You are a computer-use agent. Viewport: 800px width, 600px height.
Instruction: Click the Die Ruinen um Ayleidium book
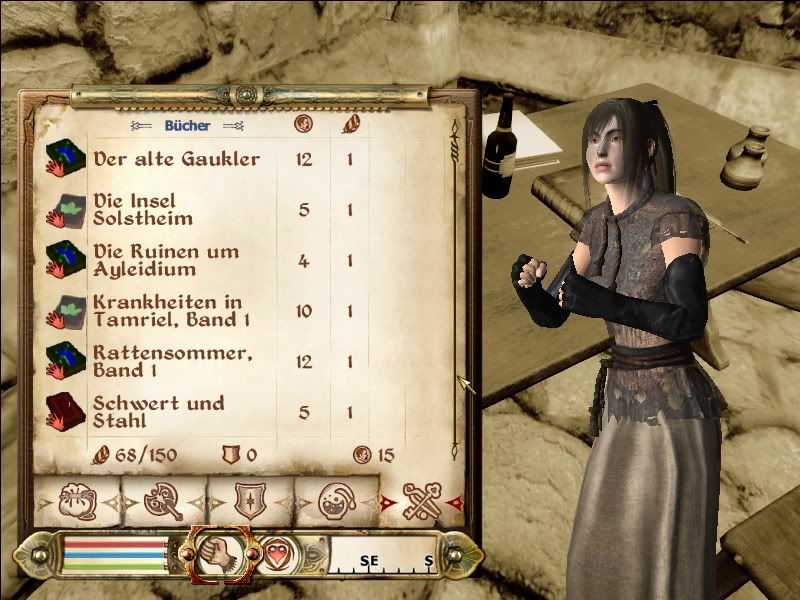(165, 260)
